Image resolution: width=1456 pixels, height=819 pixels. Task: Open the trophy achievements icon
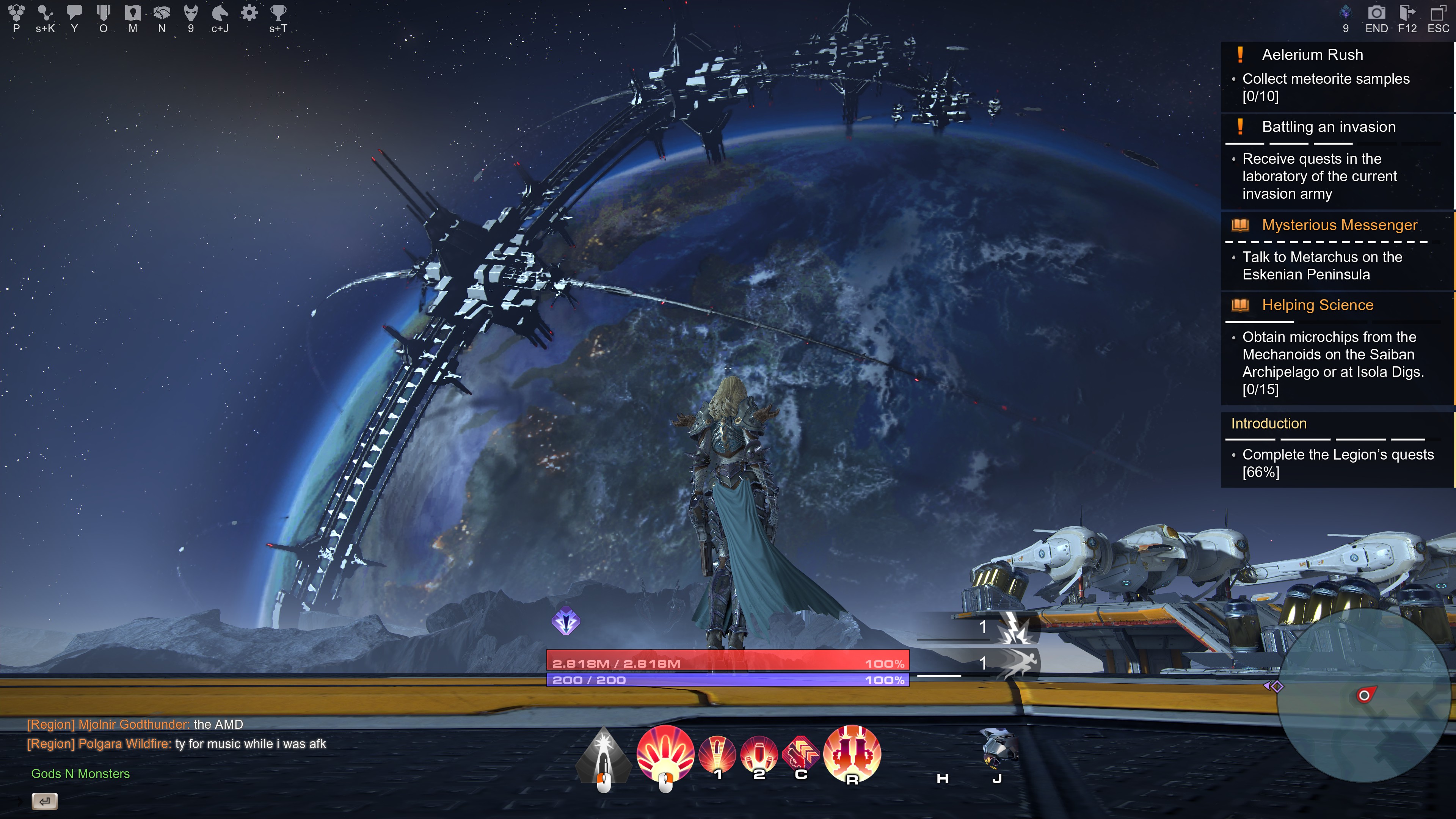pos(278,13)
